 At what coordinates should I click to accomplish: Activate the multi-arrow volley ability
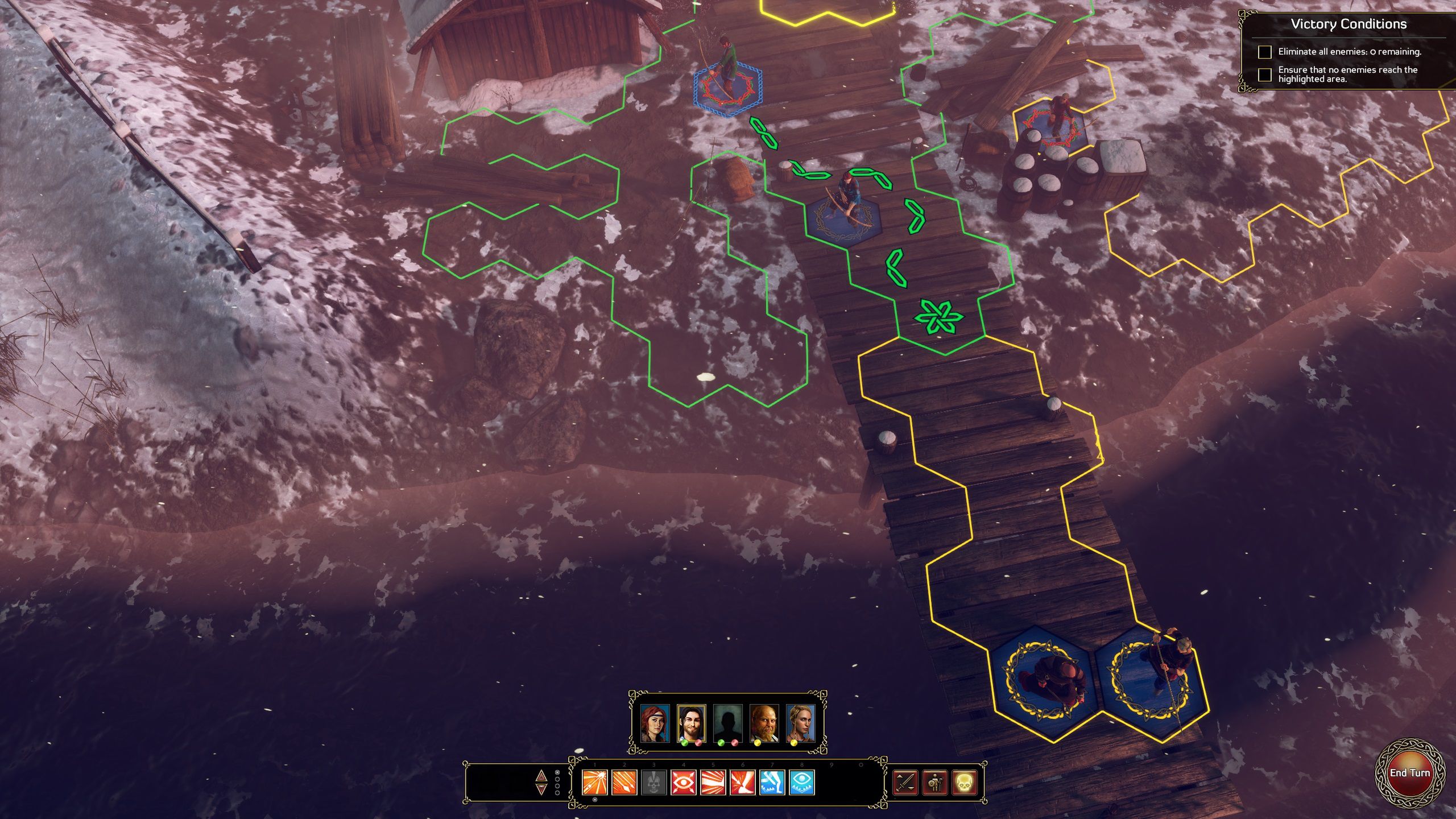(x=624, y=783)
